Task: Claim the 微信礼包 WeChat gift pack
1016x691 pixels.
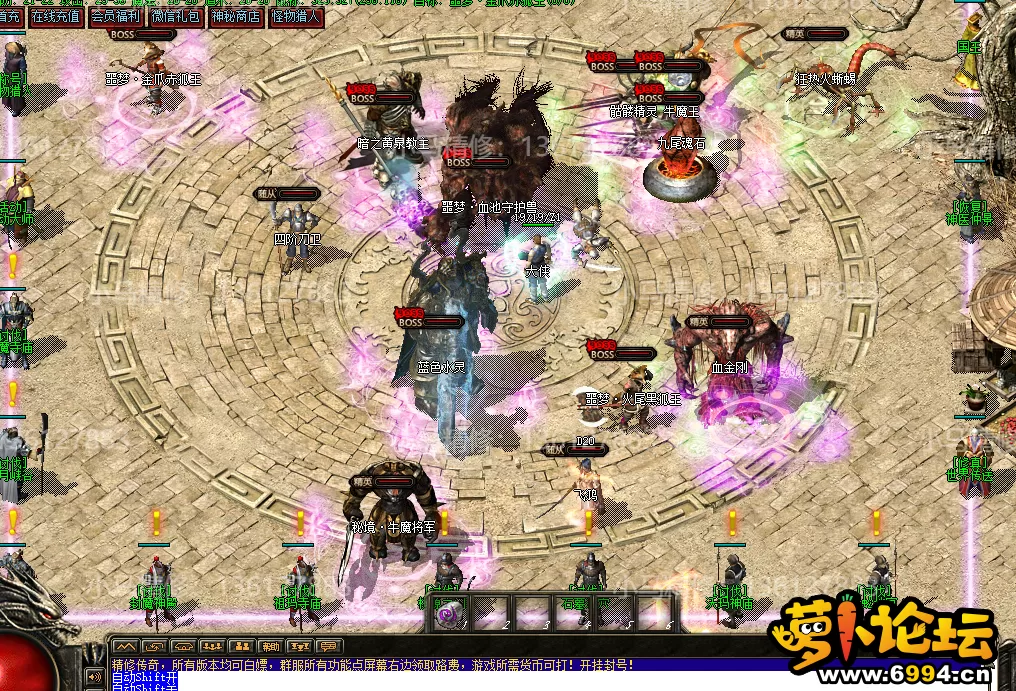Action: pyautogui.click(x=177, y=16)
